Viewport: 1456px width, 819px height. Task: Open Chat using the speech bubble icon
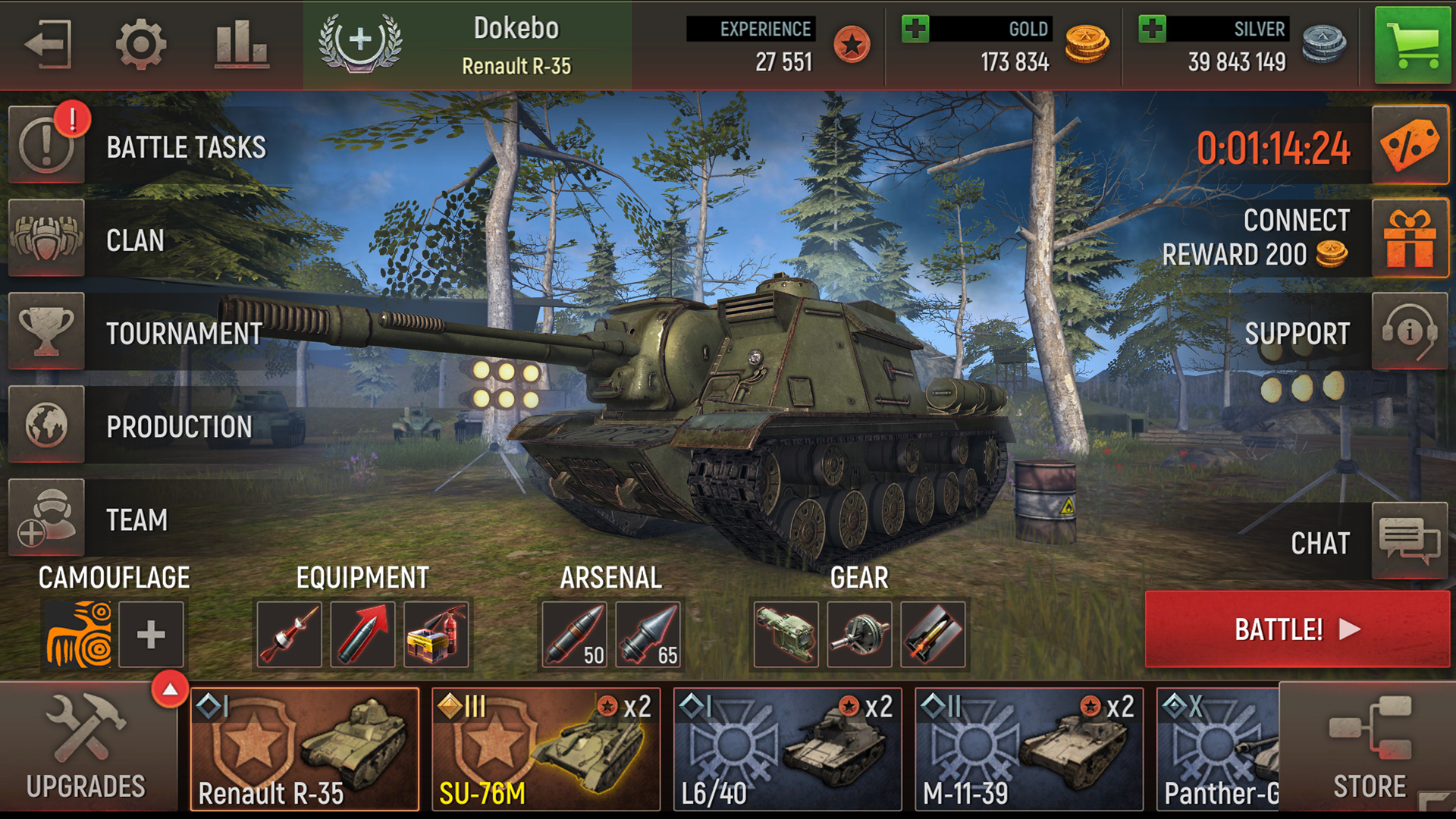click(x=1410, y=540)
